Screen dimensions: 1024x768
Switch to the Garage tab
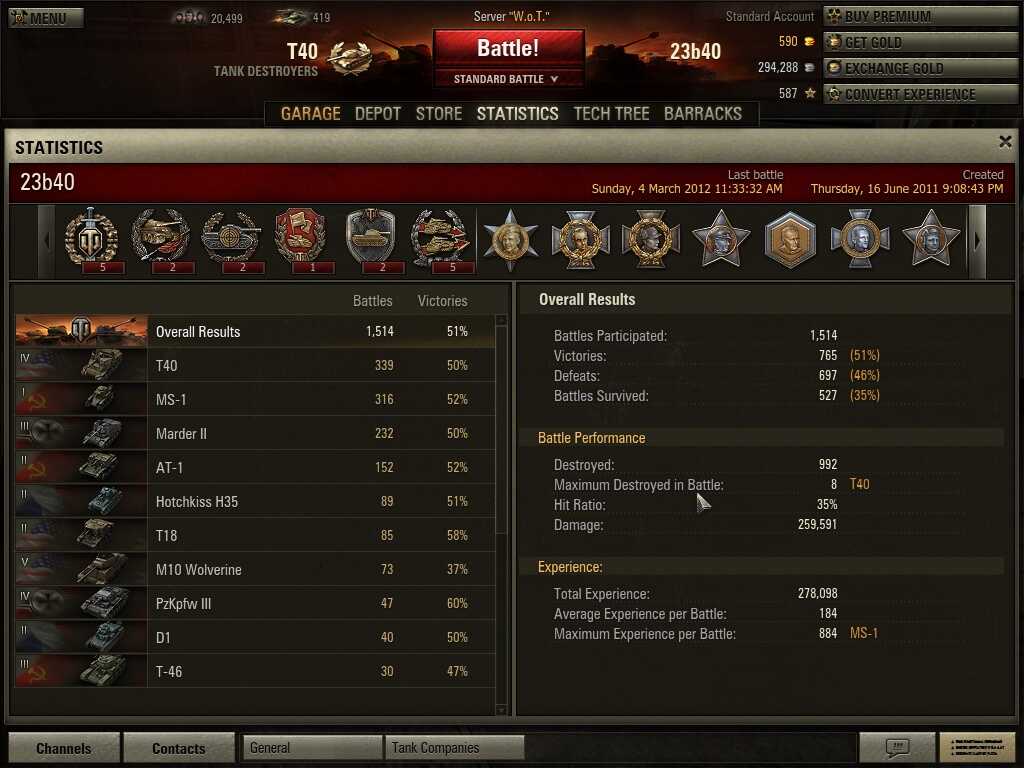pyautogui.click(x=310, y=113)
